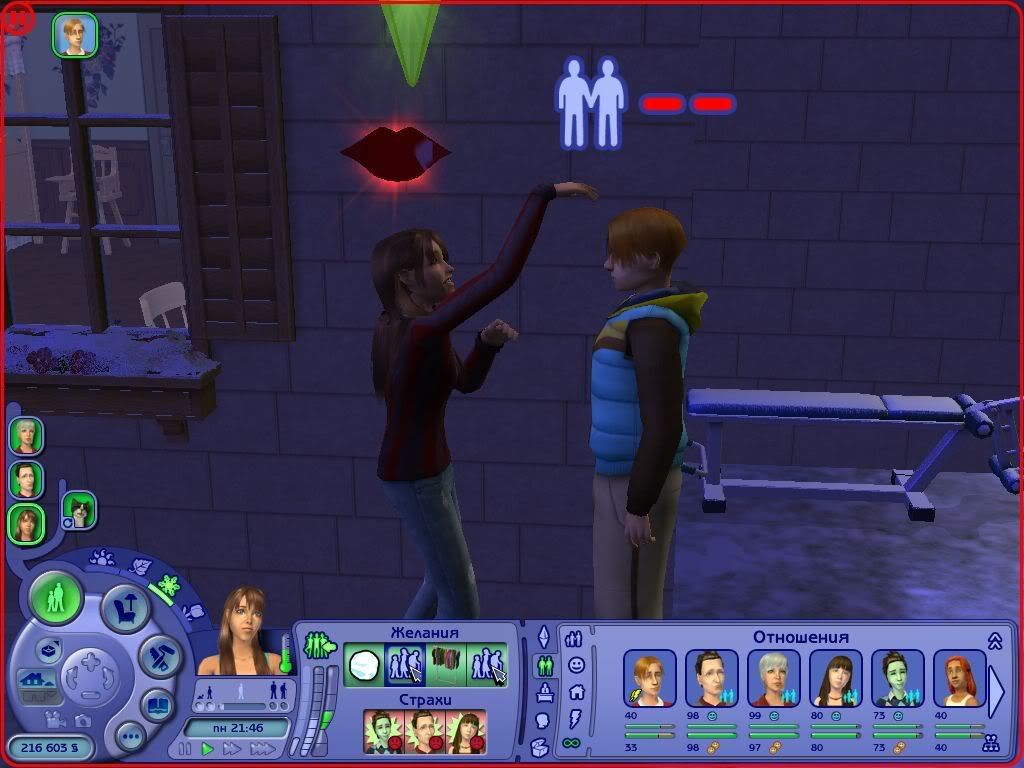Click the snapshot camera button
The width and height of the screenshot is (1024, 768).
(x=81, y=720)
